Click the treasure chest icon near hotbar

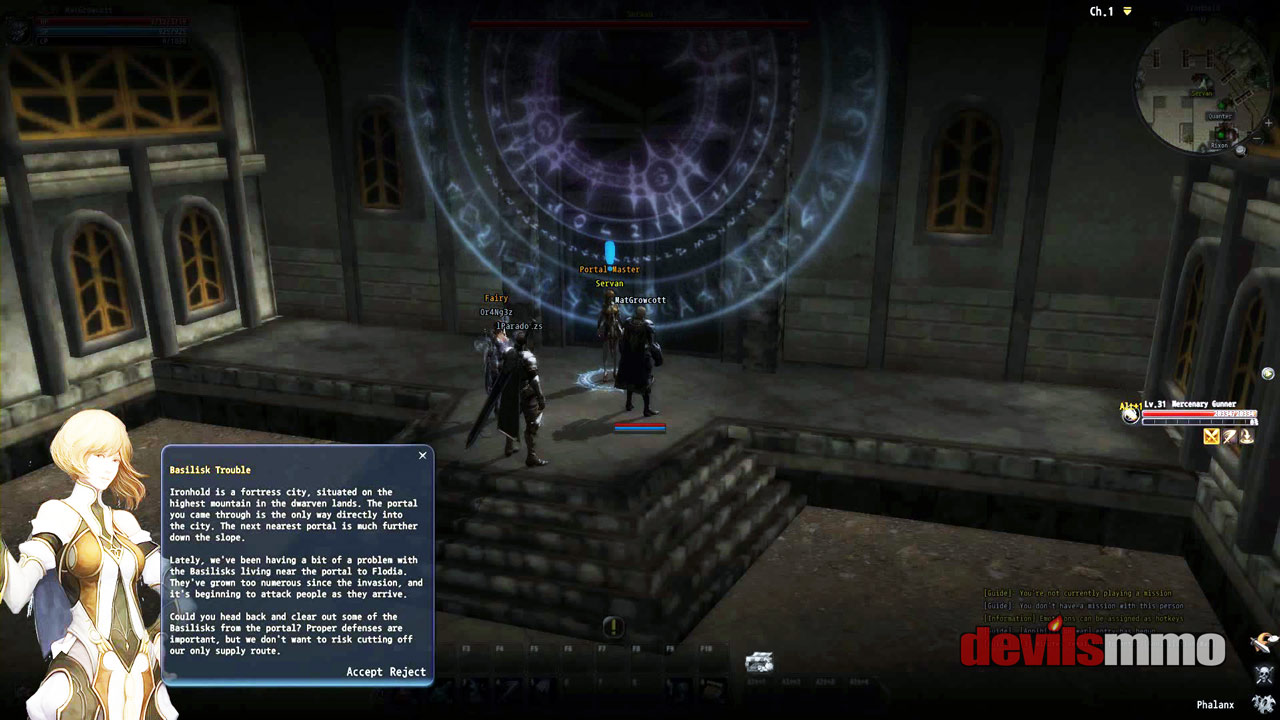(x=759, y=662)
